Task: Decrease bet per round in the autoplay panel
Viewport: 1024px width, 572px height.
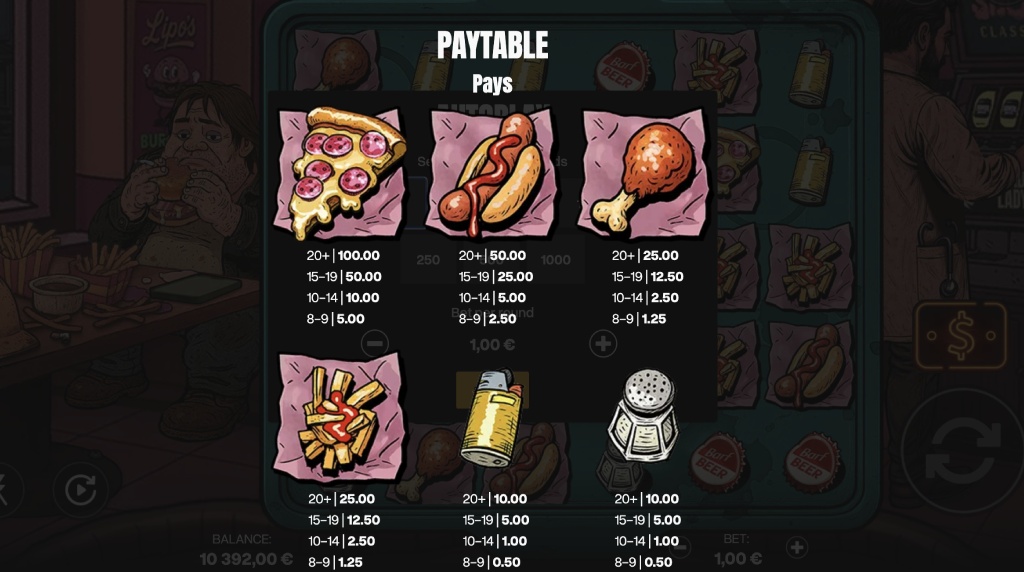Action: (x=375, y=344)
